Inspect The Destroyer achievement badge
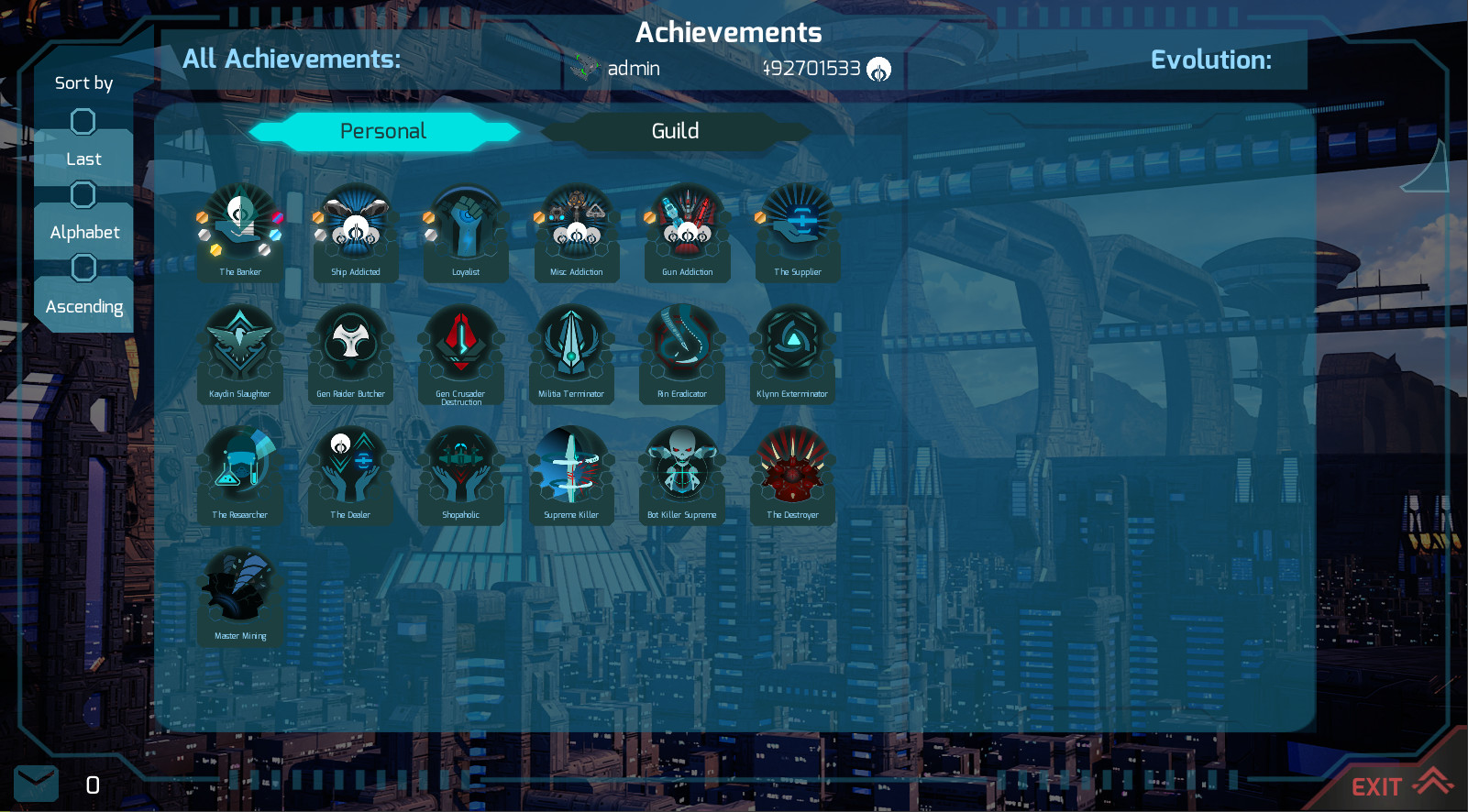The height and width of the screenshot is (812, 1468). (792, 471)
